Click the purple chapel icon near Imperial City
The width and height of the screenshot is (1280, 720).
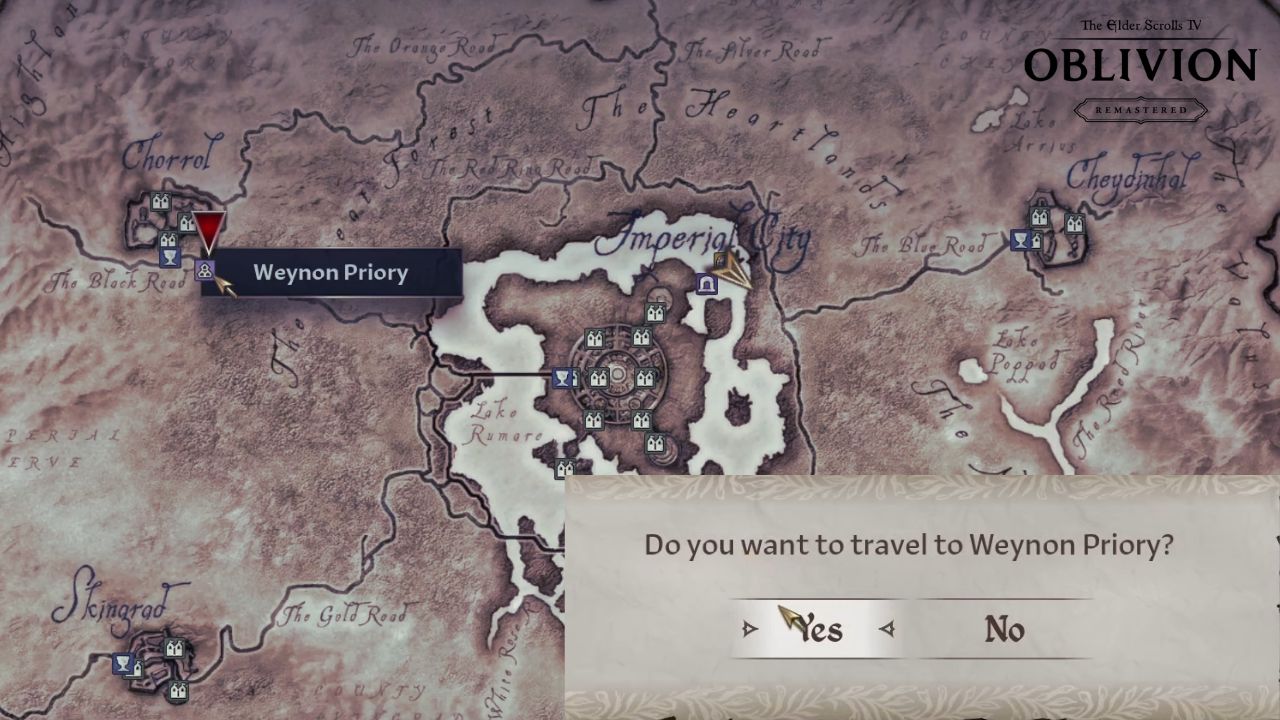tap(707, 282)
